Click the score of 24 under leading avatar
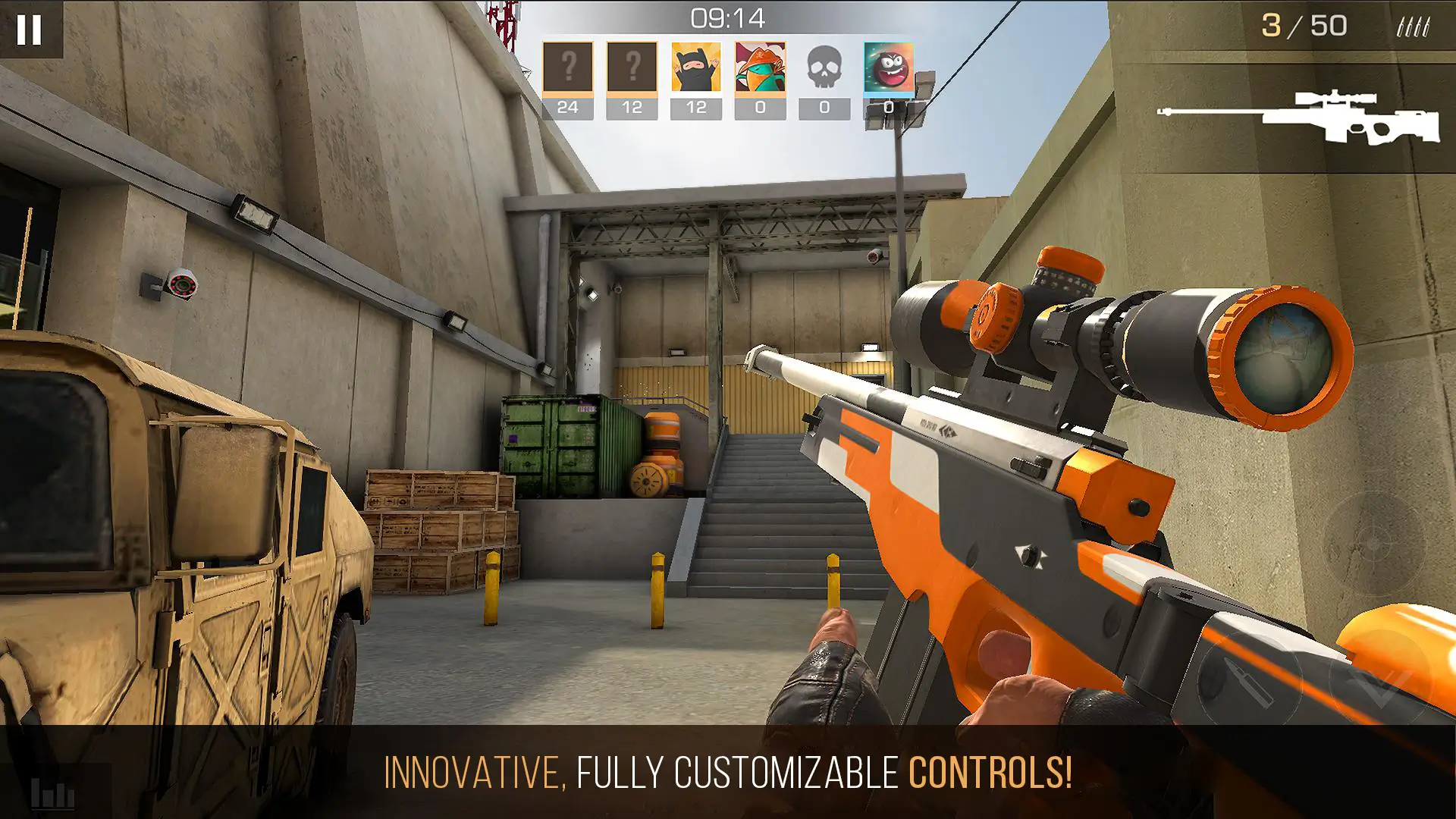Screen dimensions: 1456x819 pos(567,107)
